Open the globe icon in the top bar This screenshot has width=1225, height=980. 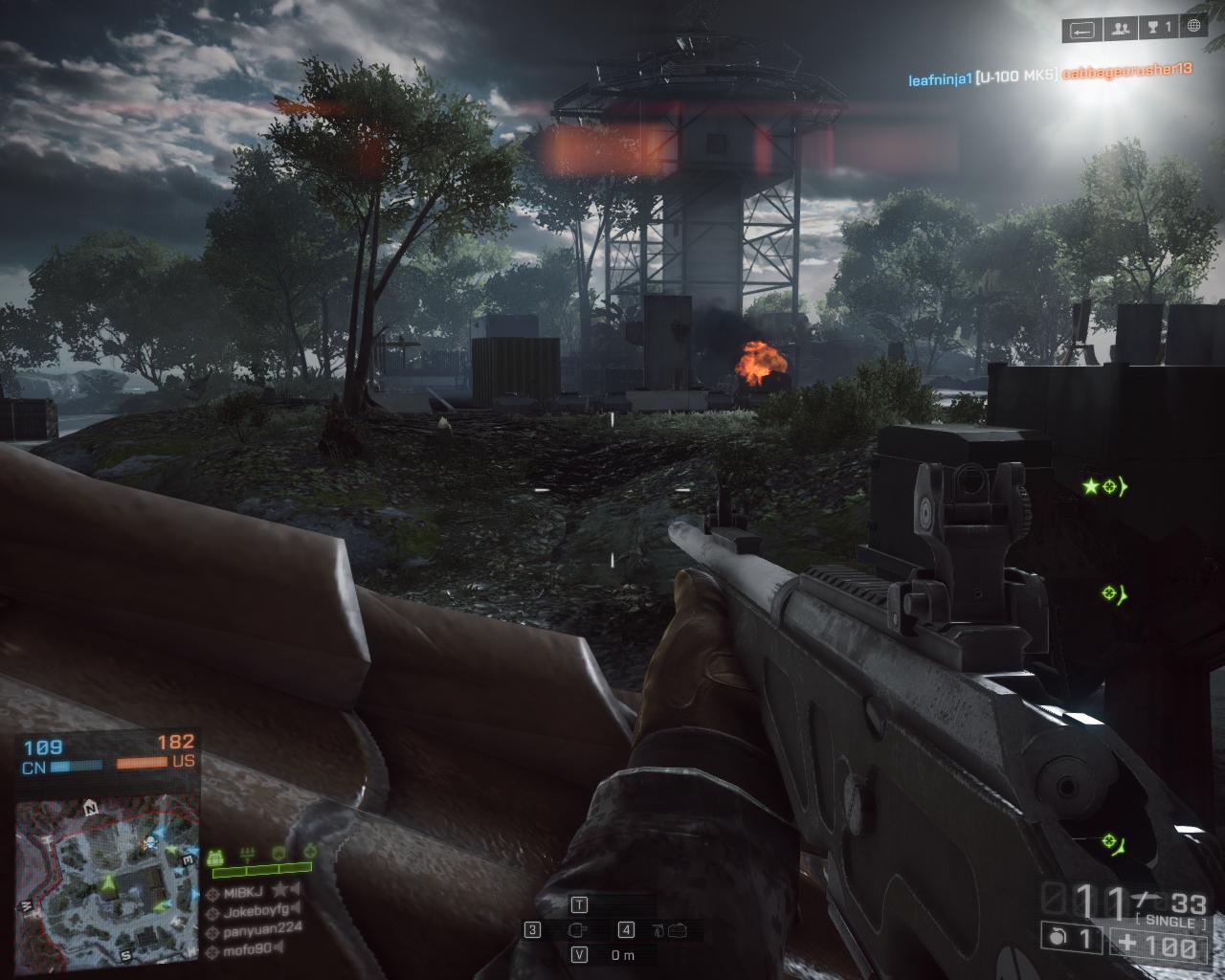click(x=1193, y=29)
